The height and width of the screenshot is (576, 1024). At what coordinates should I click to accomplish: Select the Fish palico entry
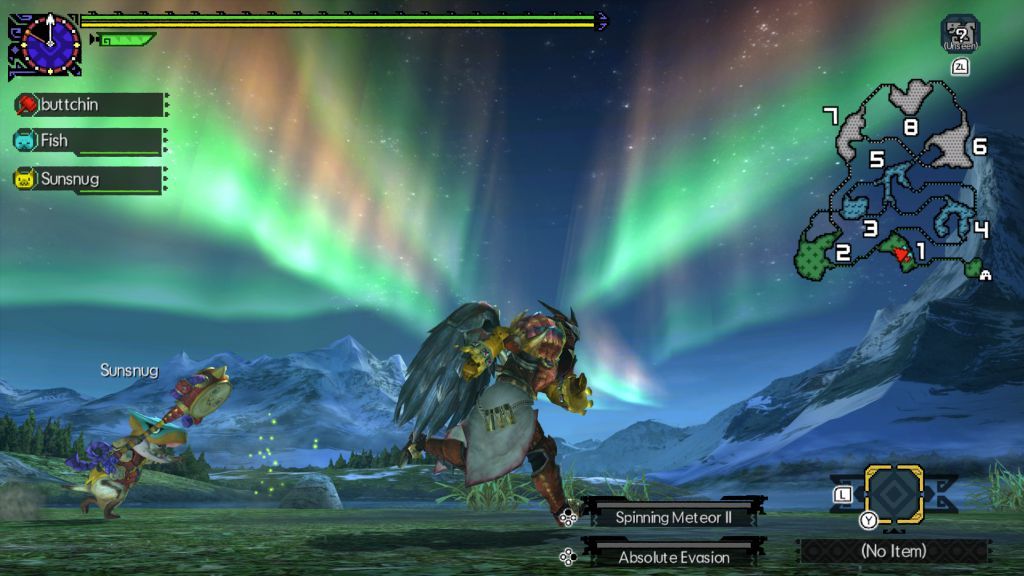pos(88,141)
